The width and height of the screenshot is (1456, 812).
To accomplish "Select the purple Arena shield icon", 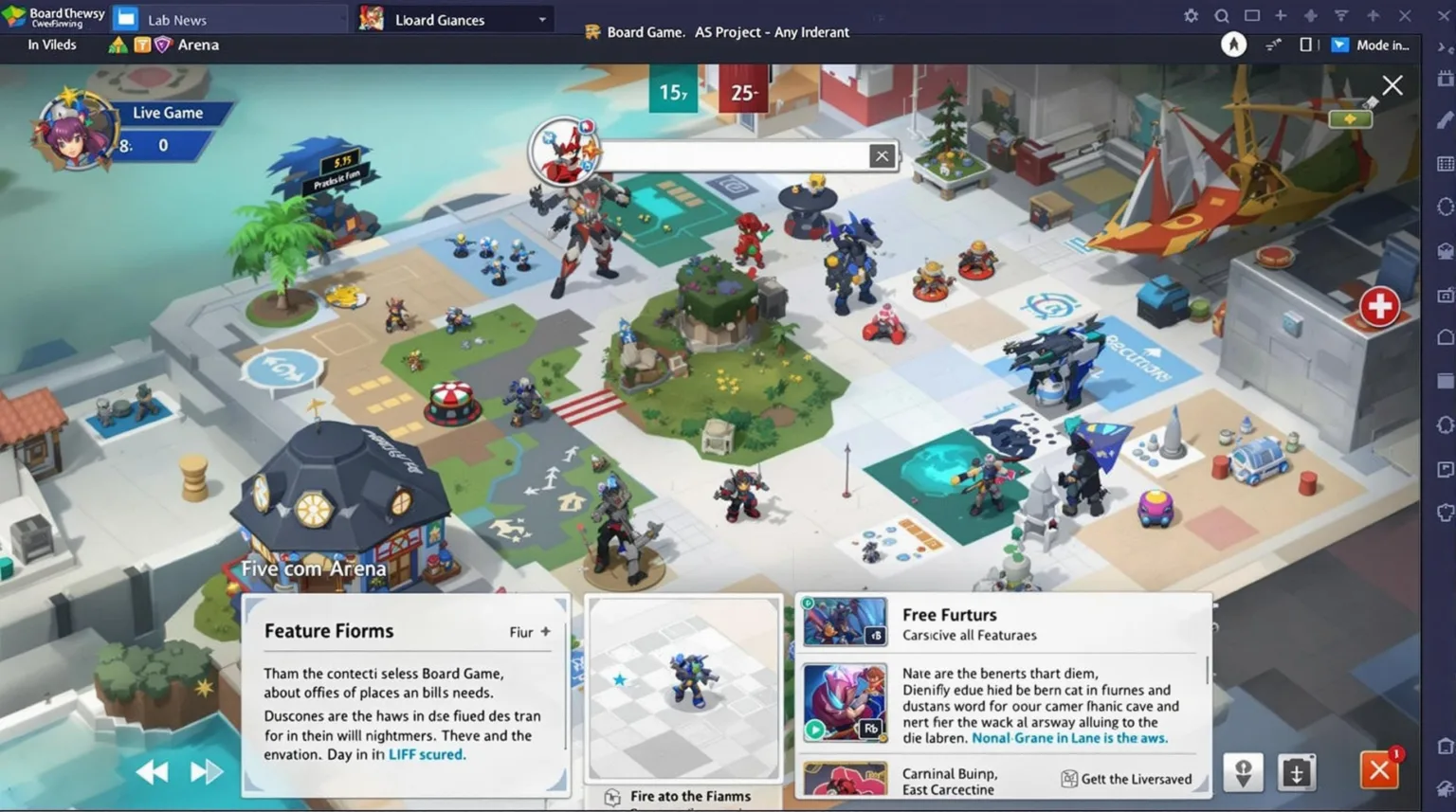I will pos(162,44).
